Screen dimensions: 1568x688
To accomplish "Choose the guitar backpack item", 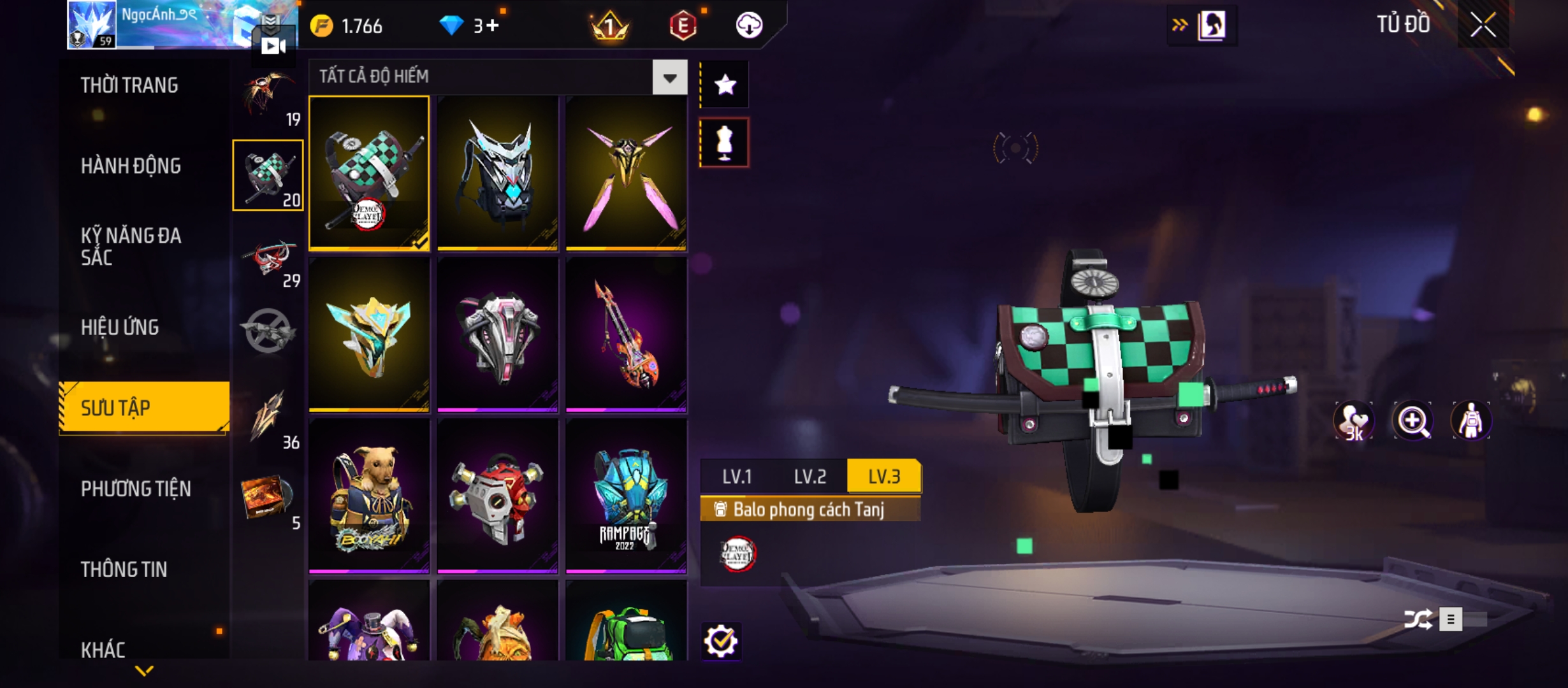I will 626,334.
